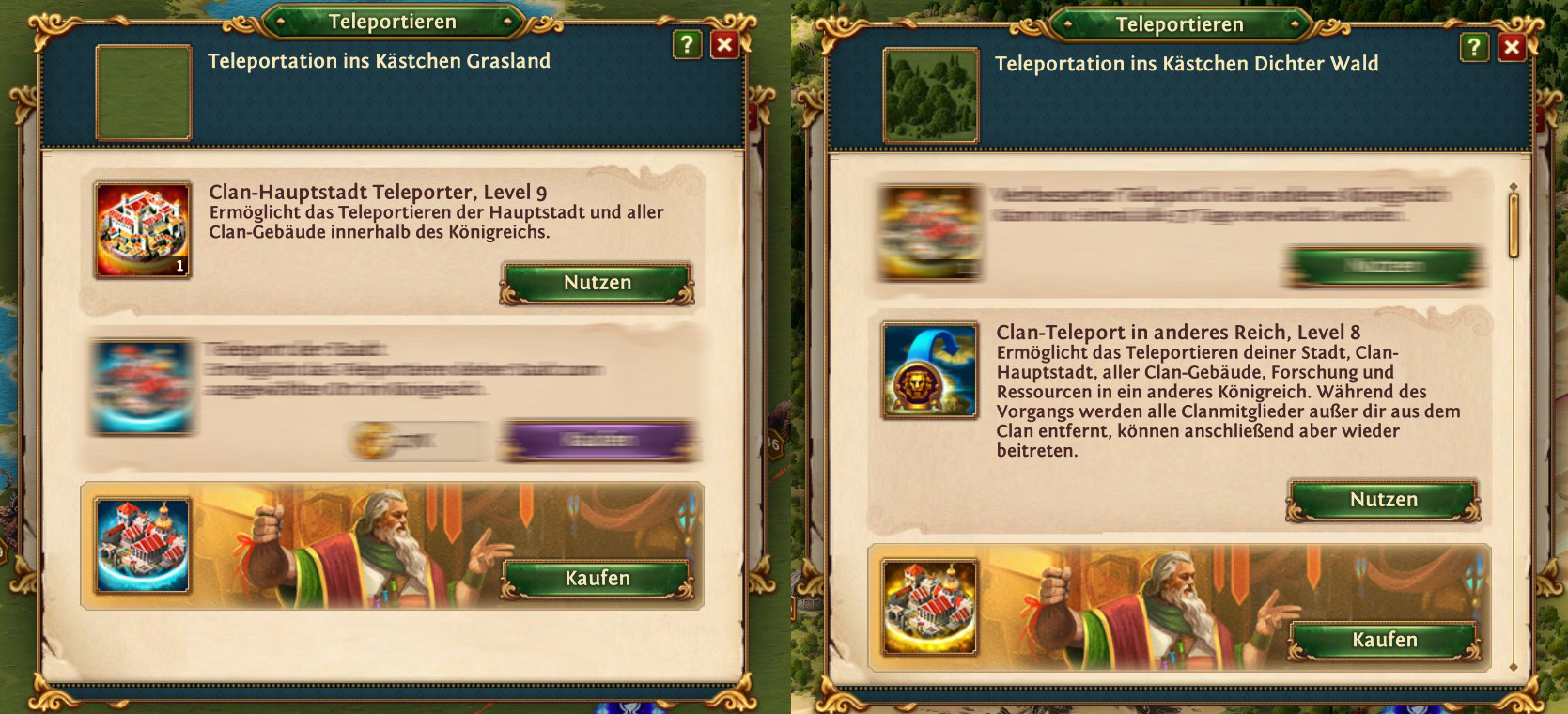Screen dimensions: 1568x714
Task: Select the Clan-Hauptstadt Teleporter item icon
Action: [143, 230]
